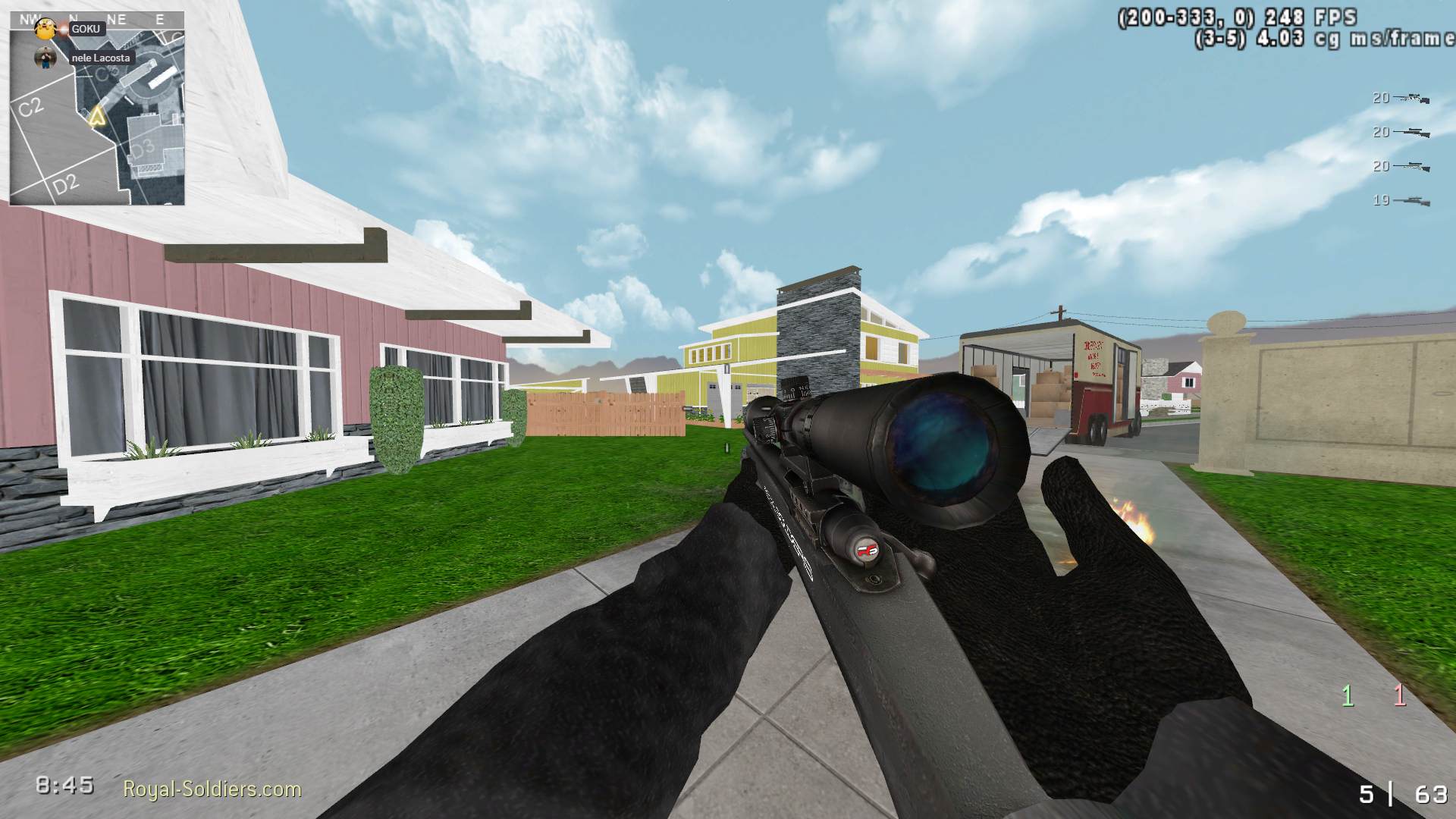
Task: Select the third sniper rifle icon
Action: coord(1410,167)
